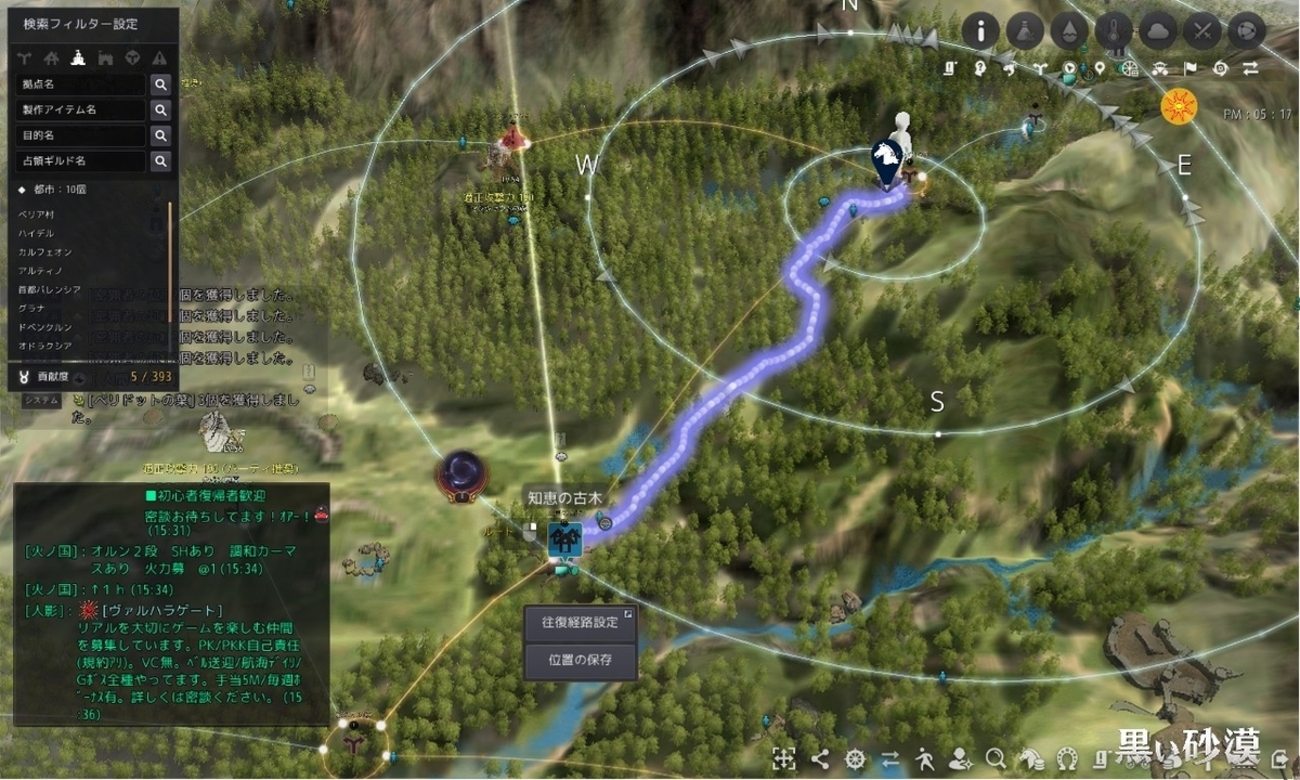Open the warning triangle filter tab

tap(158, 55)
